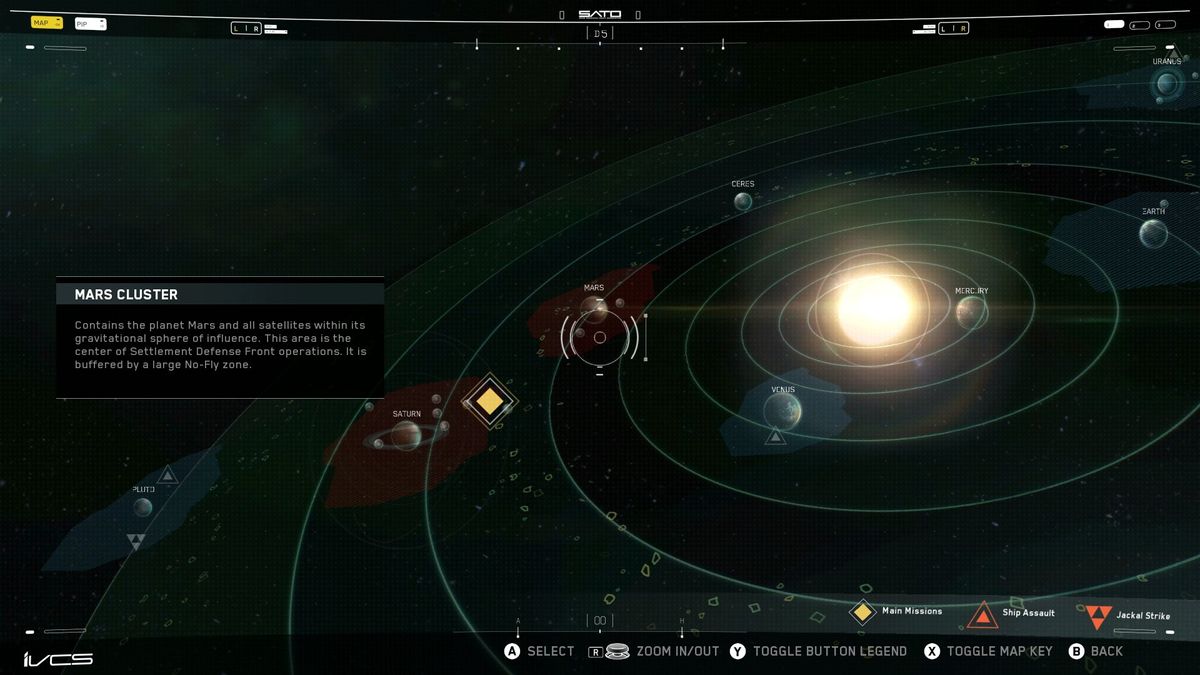Select the ship assault triangle below Venus

pos(775,436)
